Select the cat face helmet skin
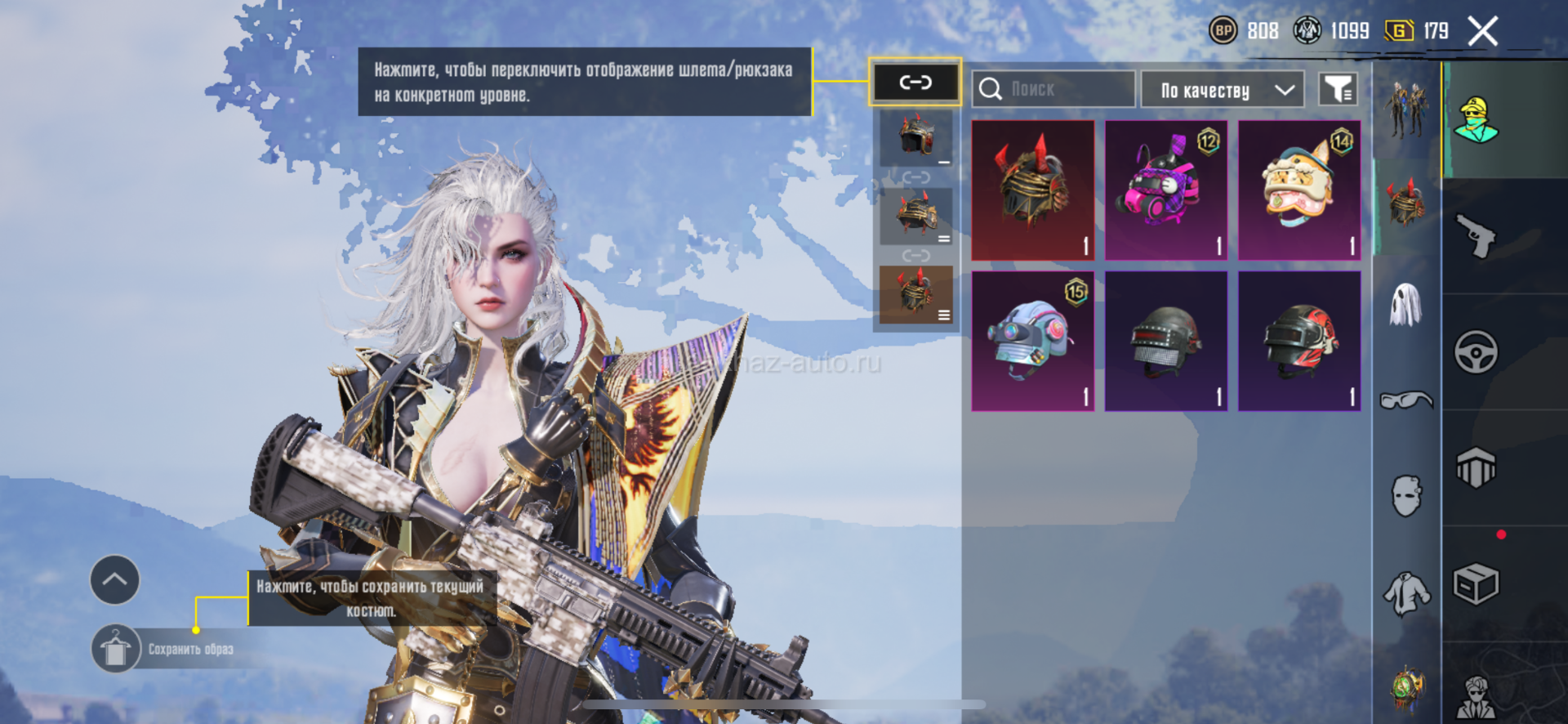The width and height of the screenshot is (1568, 724). 1299,190
